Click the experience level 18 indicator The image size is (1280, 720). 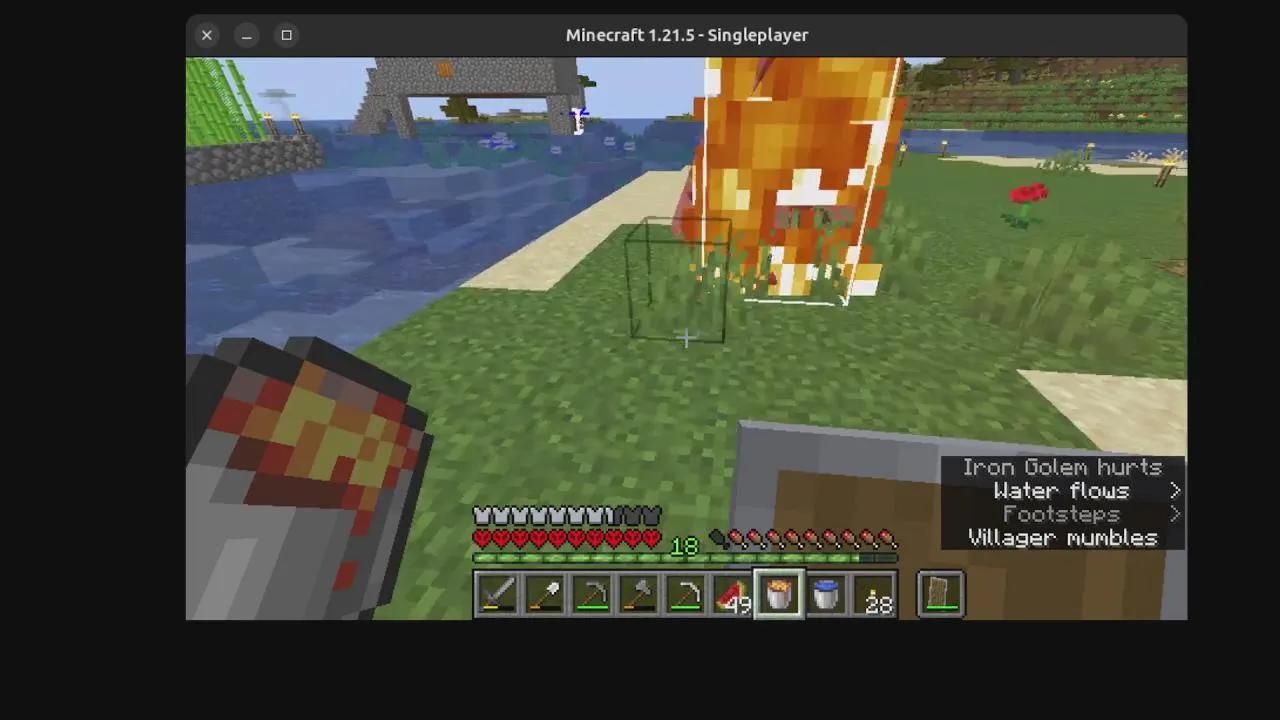click(684, 545)
